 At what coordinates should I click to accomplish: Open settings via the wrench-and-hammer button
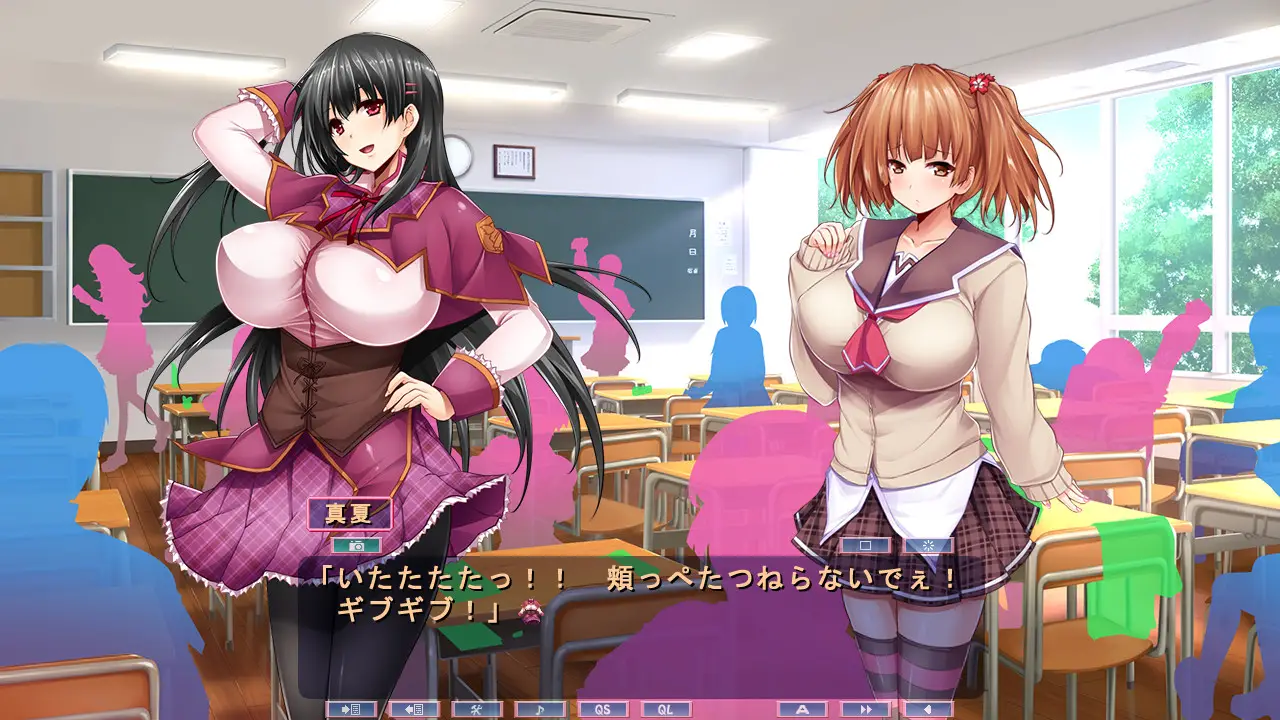(477, 709)
